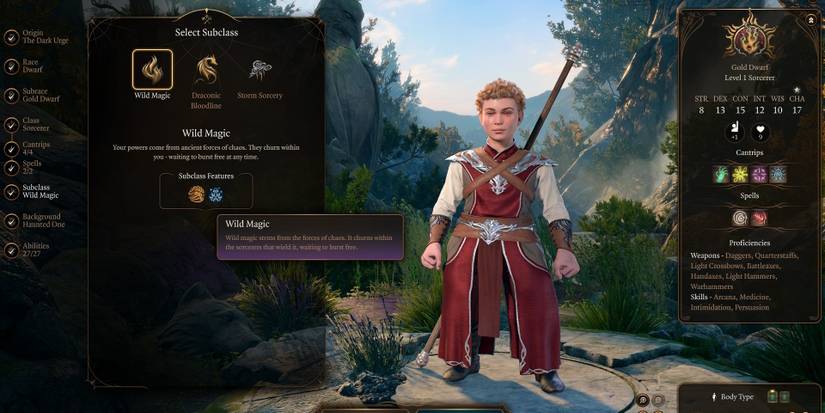The image size is (825, 413).
Task: Show the Spells 2/2 step
Action: point(30,167)
